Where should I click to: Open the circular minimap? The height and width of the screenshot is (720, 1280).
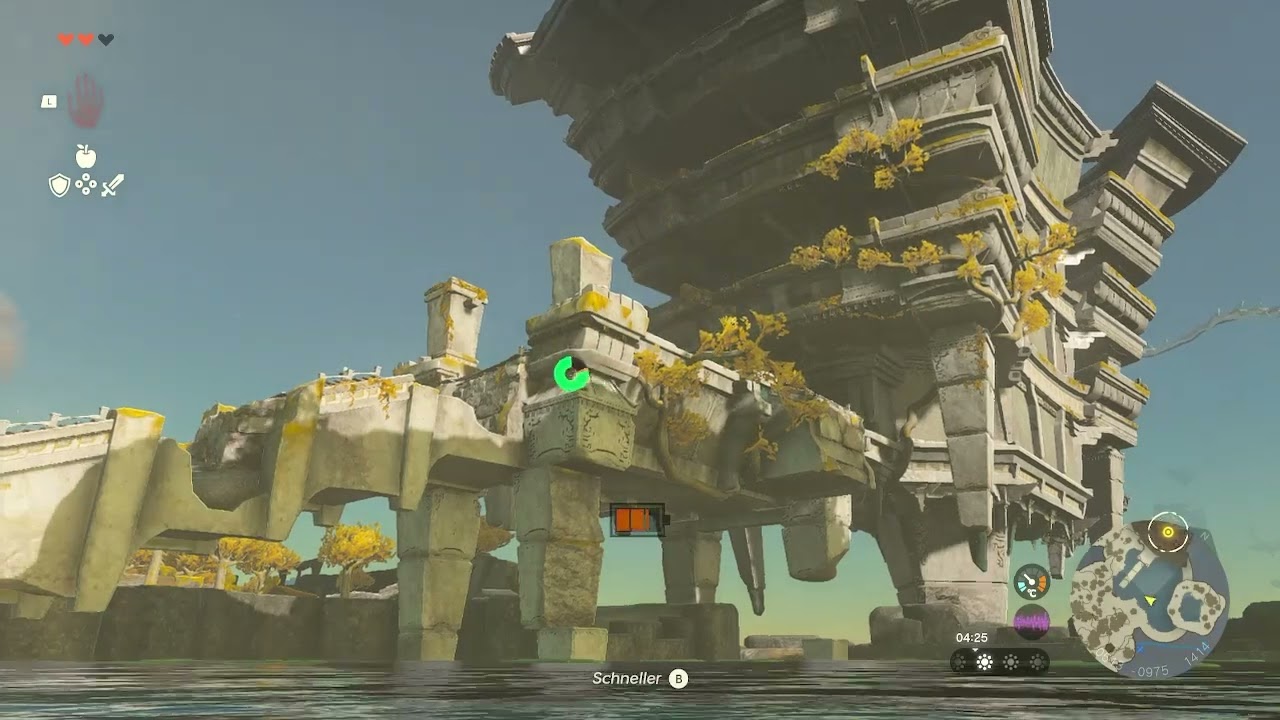click(x=1148, y=598)
